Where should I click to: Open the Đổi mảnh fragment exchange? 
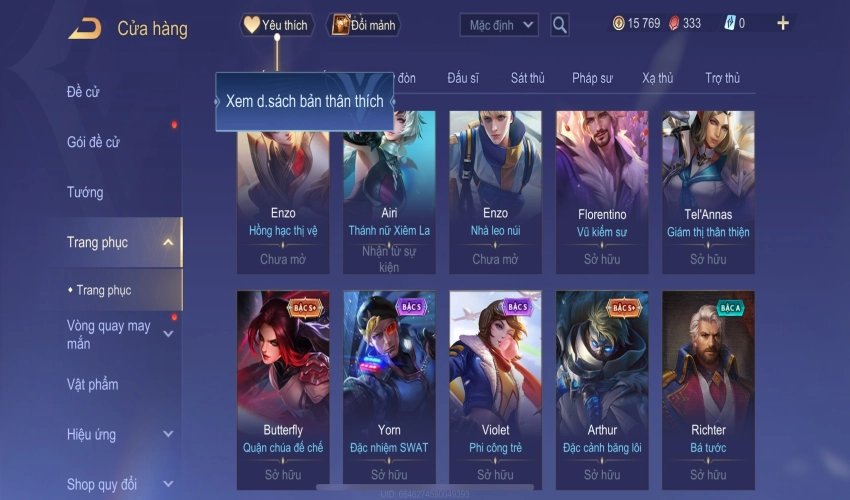click(364, 25)
